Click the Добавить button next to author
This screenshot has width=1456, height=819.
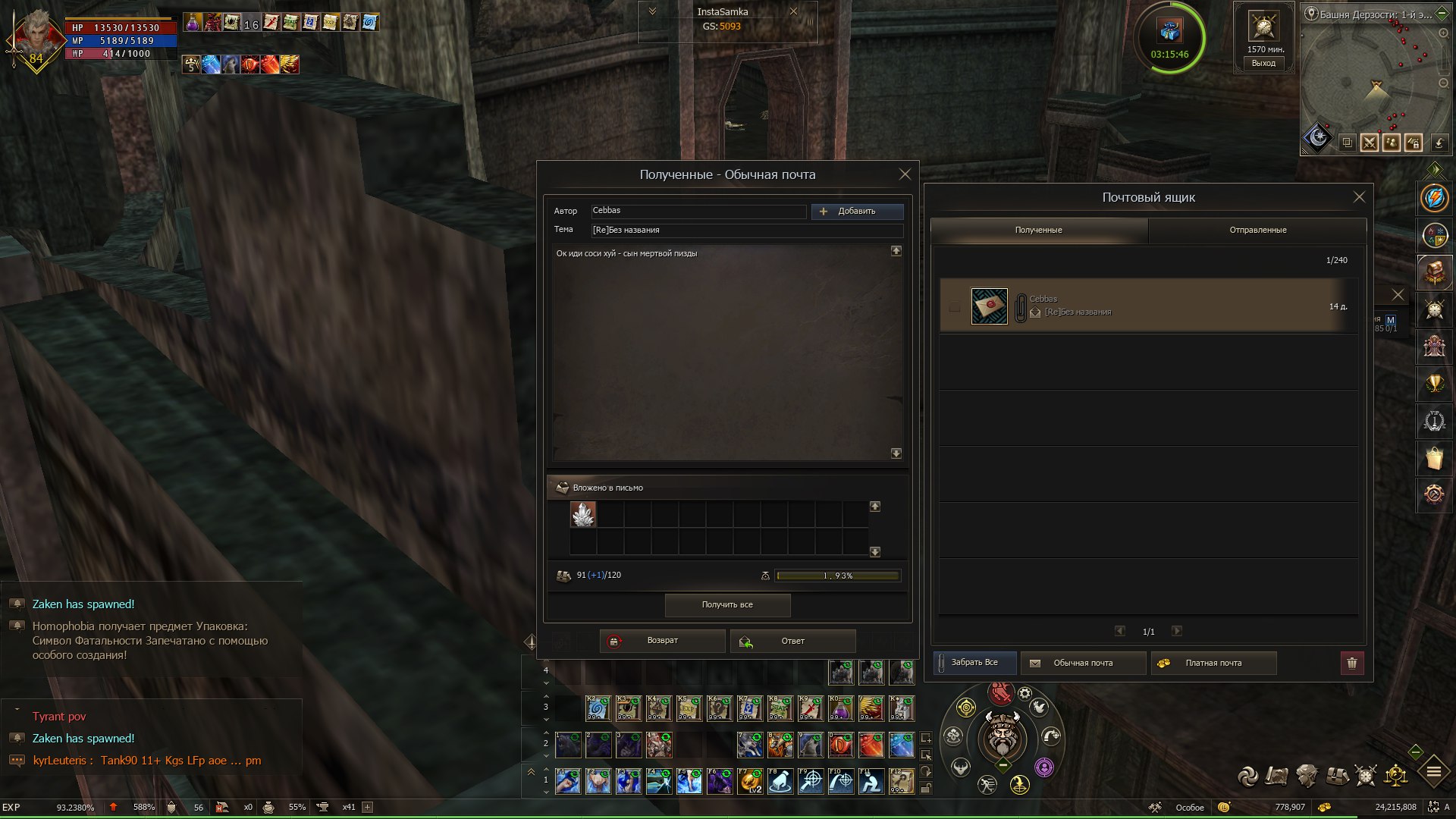(x=857, y=212)
